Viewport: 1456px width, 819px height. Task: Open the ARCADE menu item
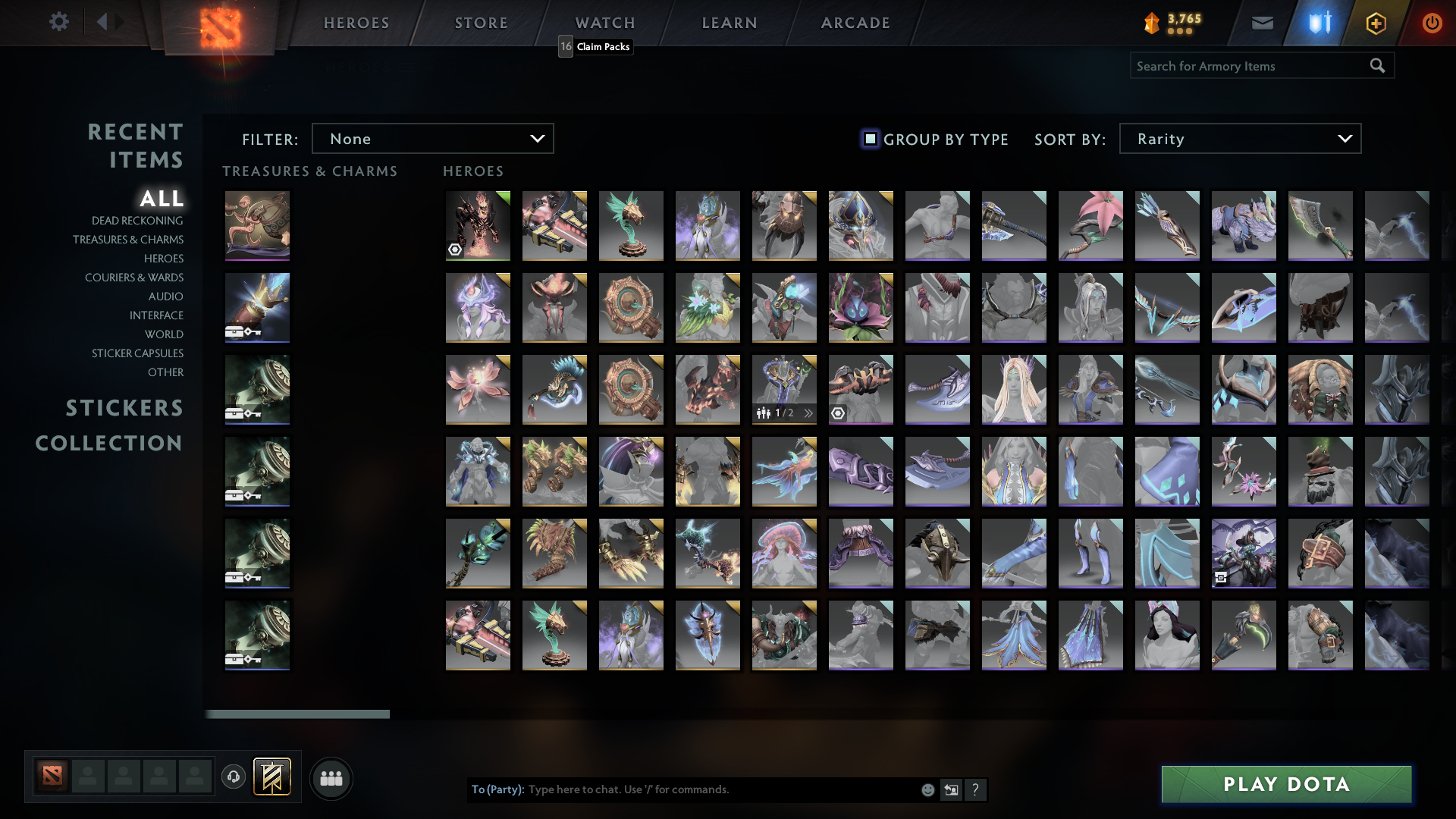tap(855, 23)
